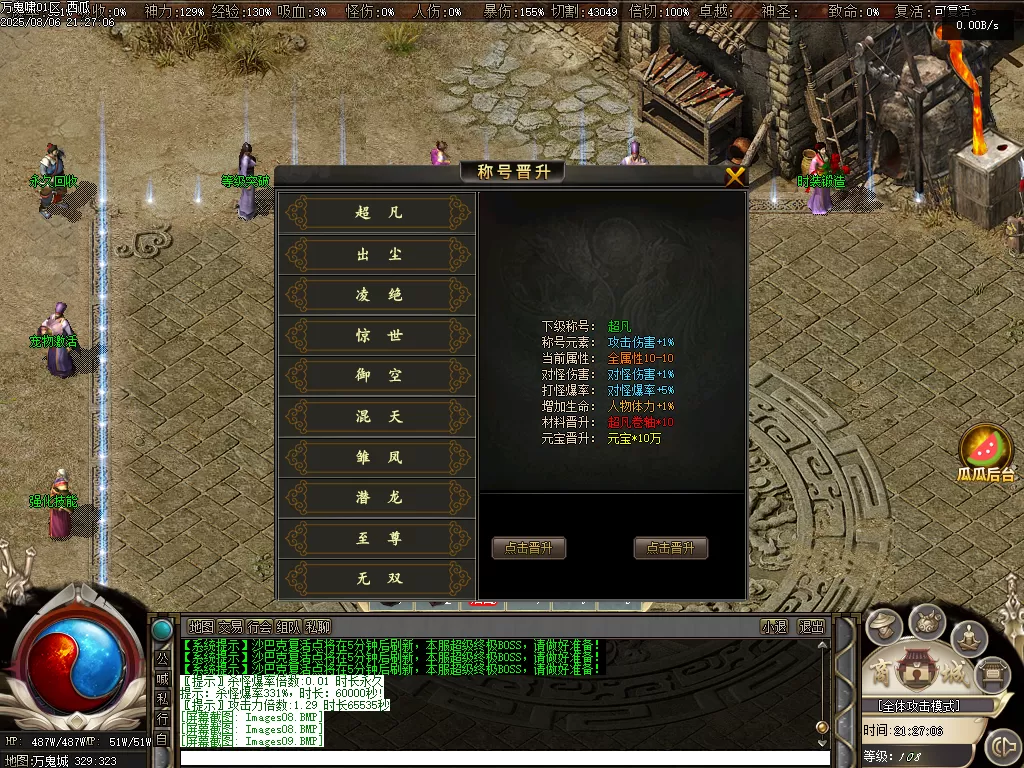Pick the 潜龙 title entry
This screenshot has height=768, width=1024.
[x=377, y=498]
